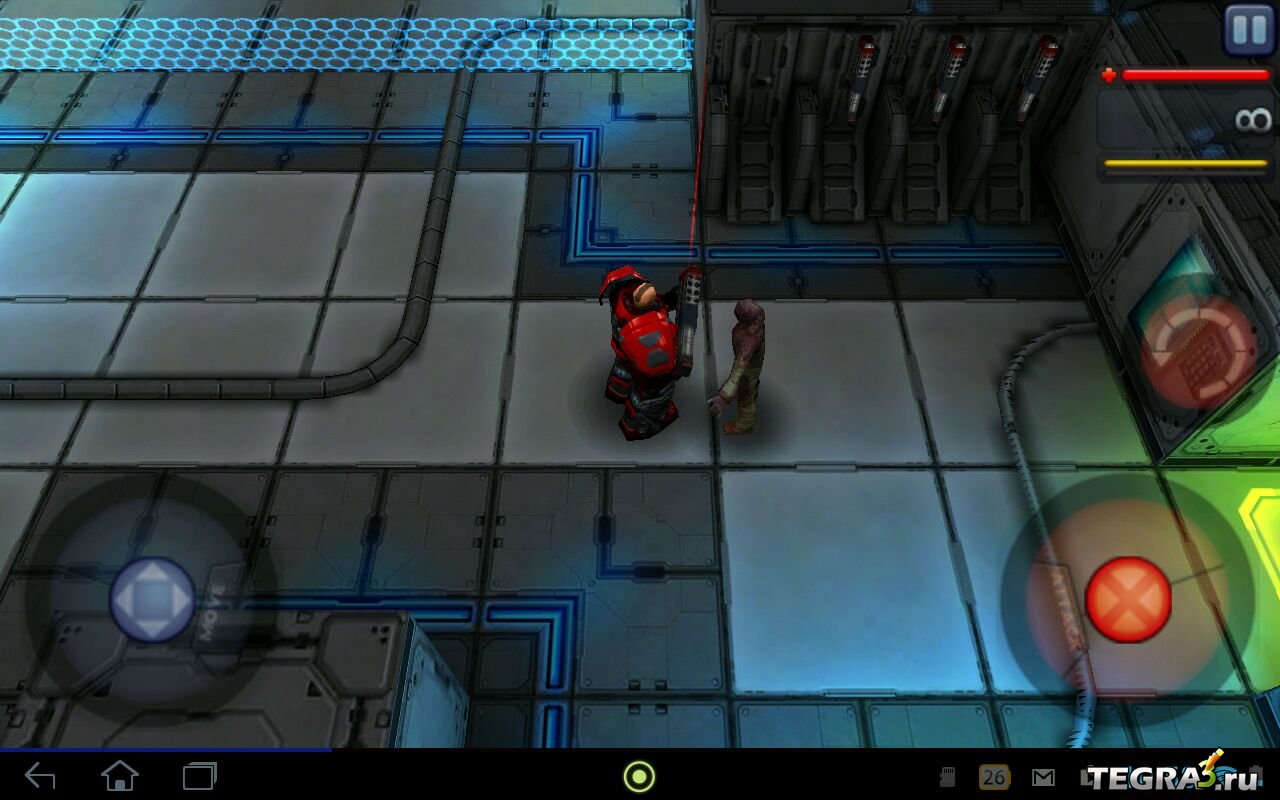Open the notification badge showing 26
Viewport: 1280px width, 800px height.
[x=993, y=777]
